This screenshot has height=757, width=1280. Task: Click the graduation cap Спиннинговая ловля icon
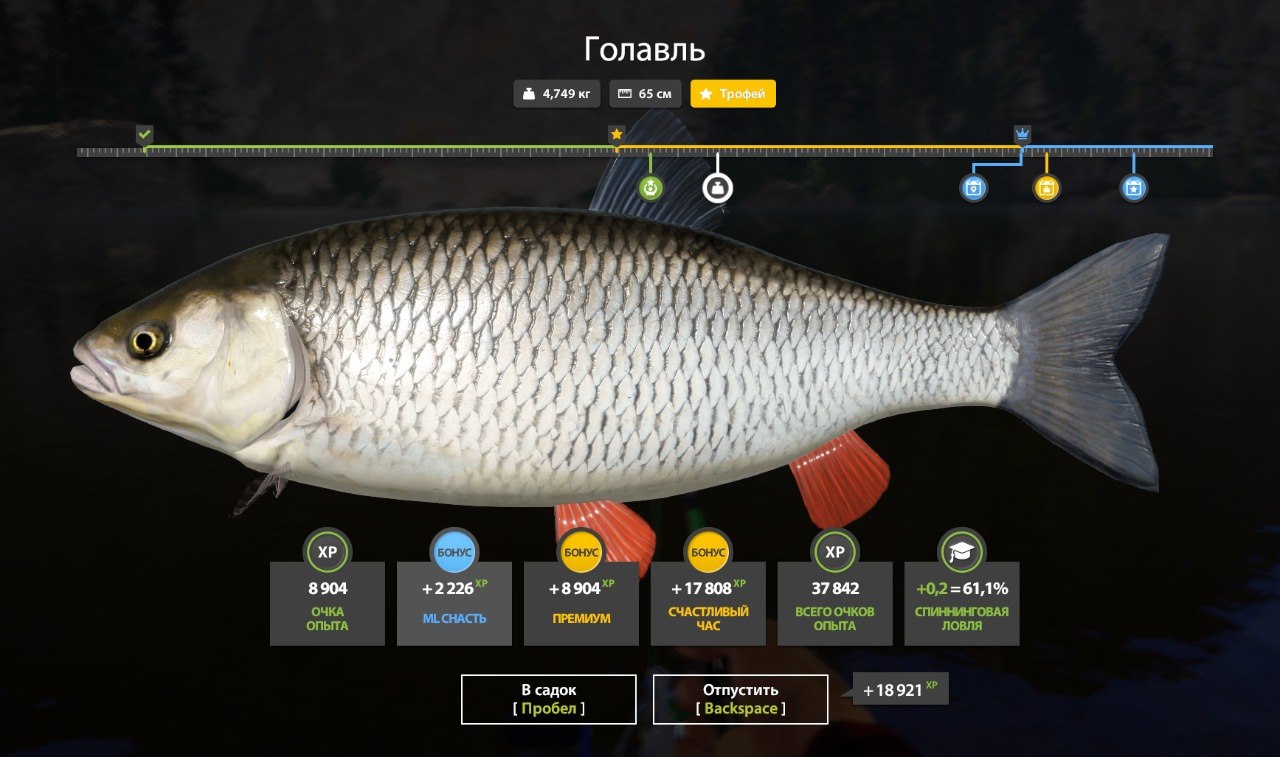point(962,550)
